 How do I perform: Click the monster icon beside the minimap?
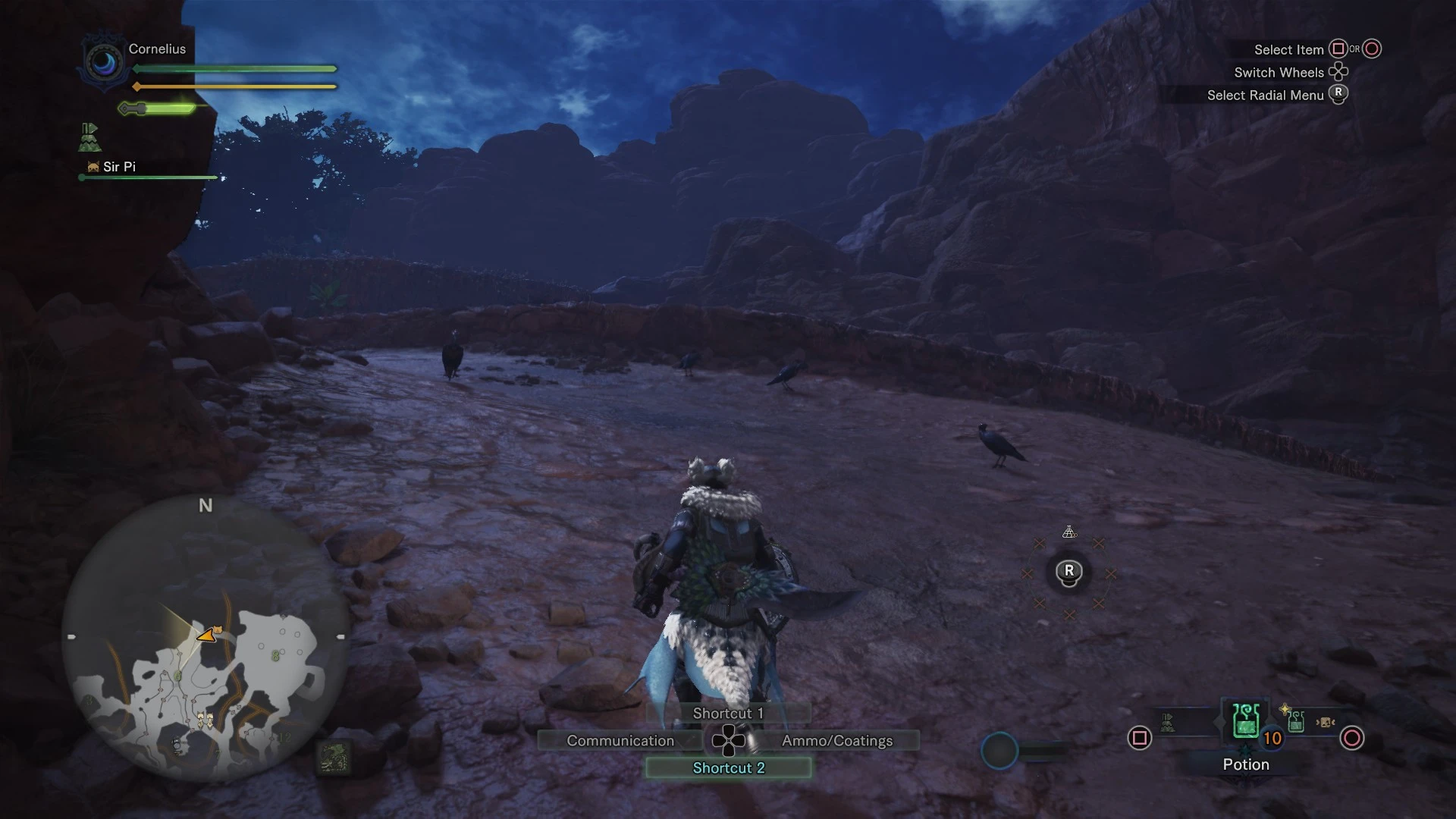coord(334,757)
